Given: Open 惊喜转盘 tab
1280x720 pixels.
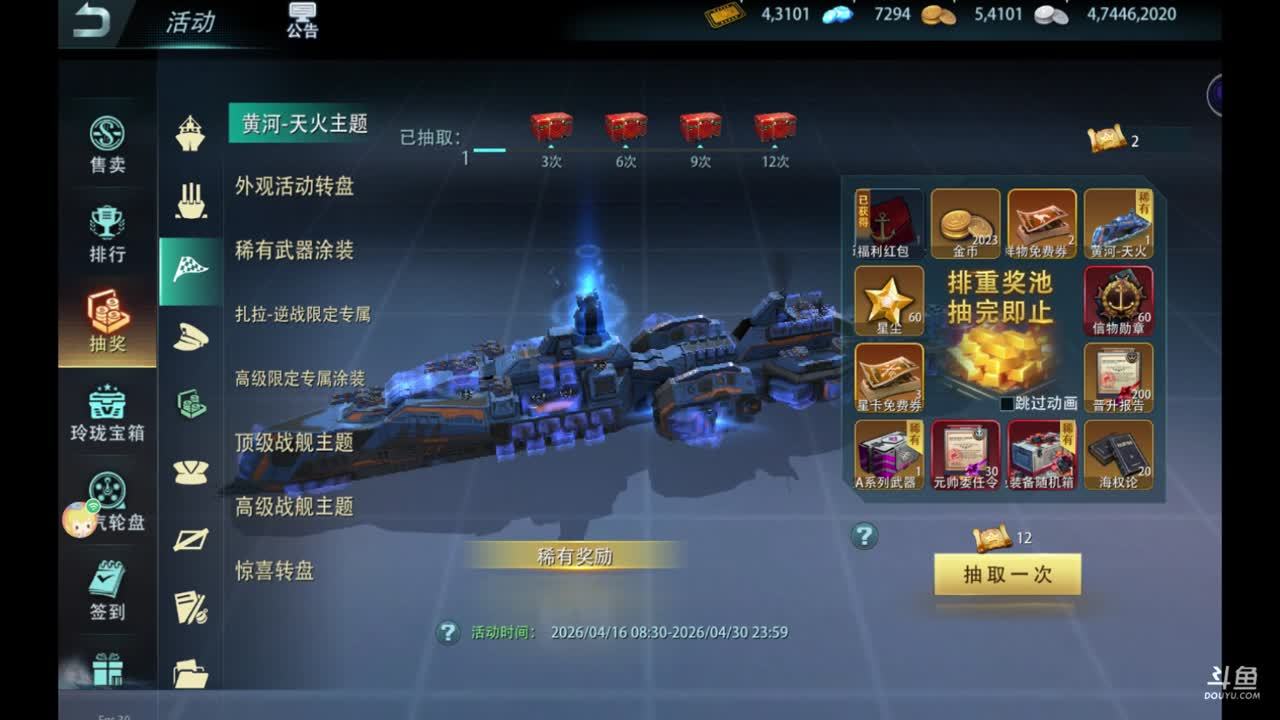Looking at the screenshot, I should coord(275,570).
